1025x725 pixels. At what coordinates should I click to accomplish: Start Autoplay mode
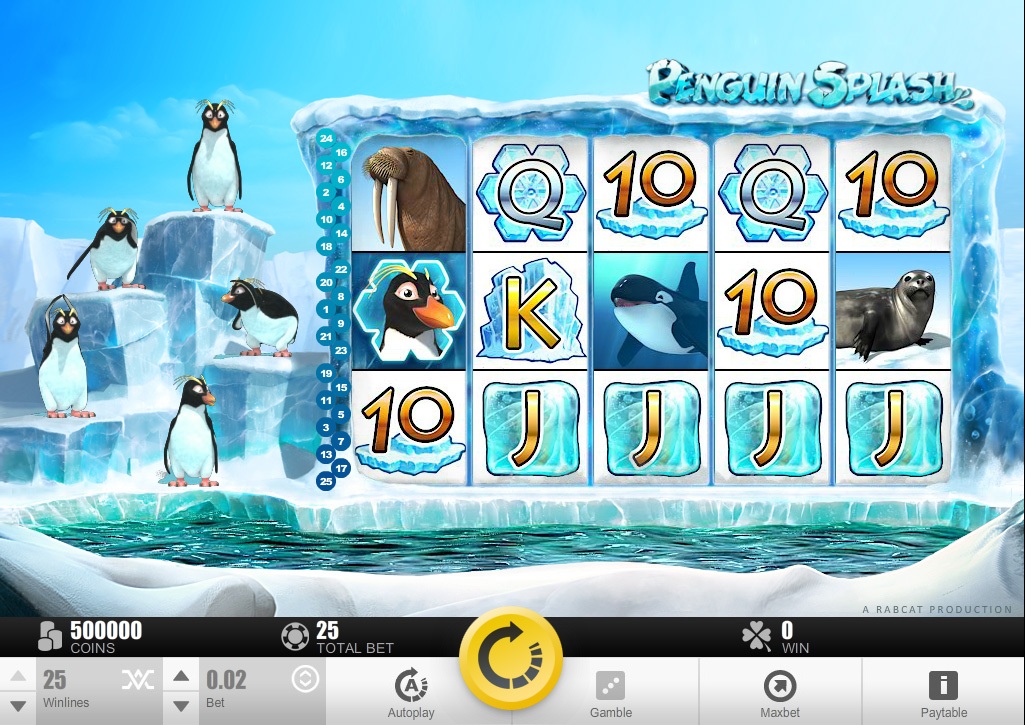point(411,691)
